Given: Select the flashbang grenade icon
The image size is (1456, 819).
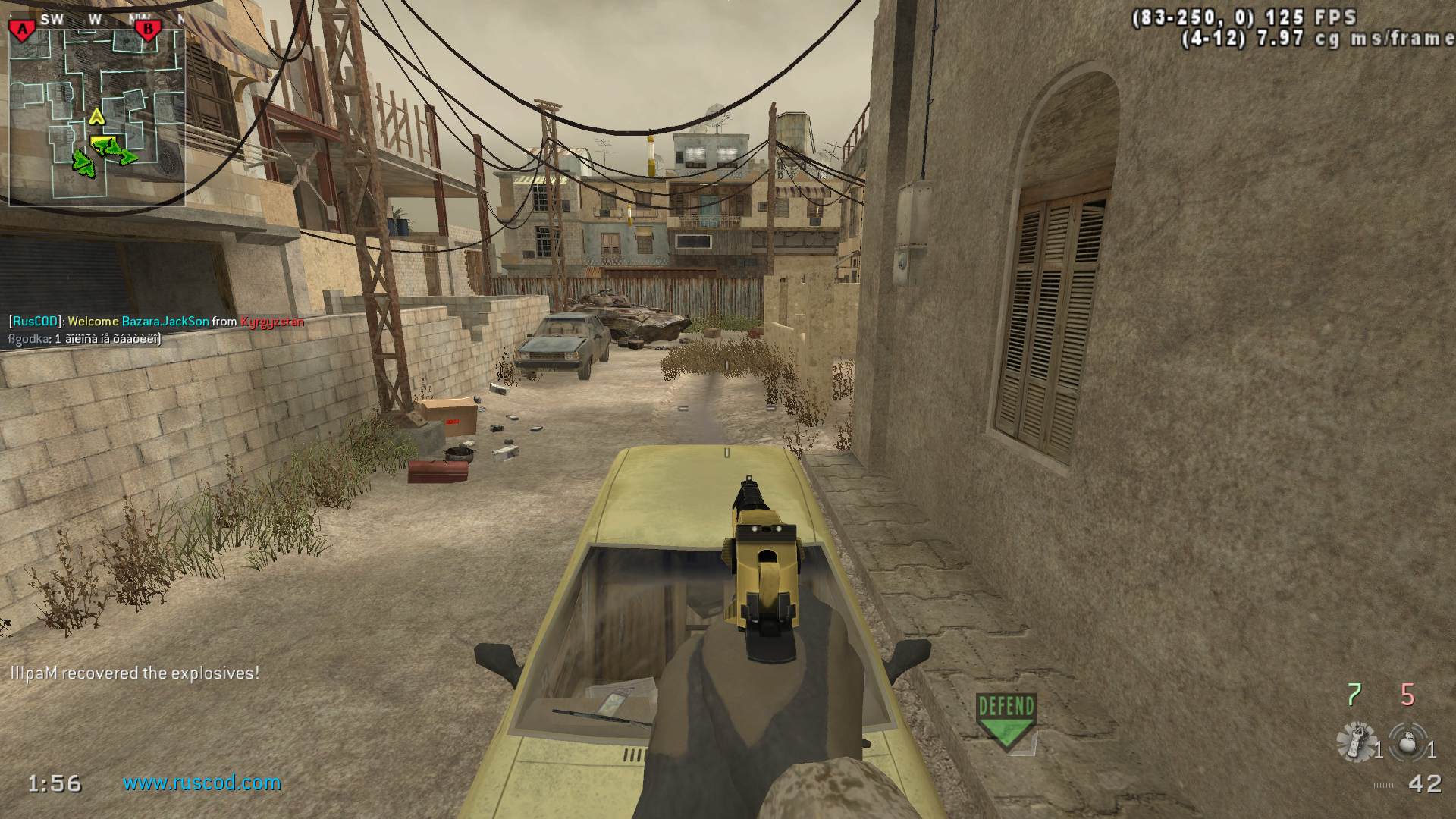Looking at the screenshot, I should [1356, 742].
